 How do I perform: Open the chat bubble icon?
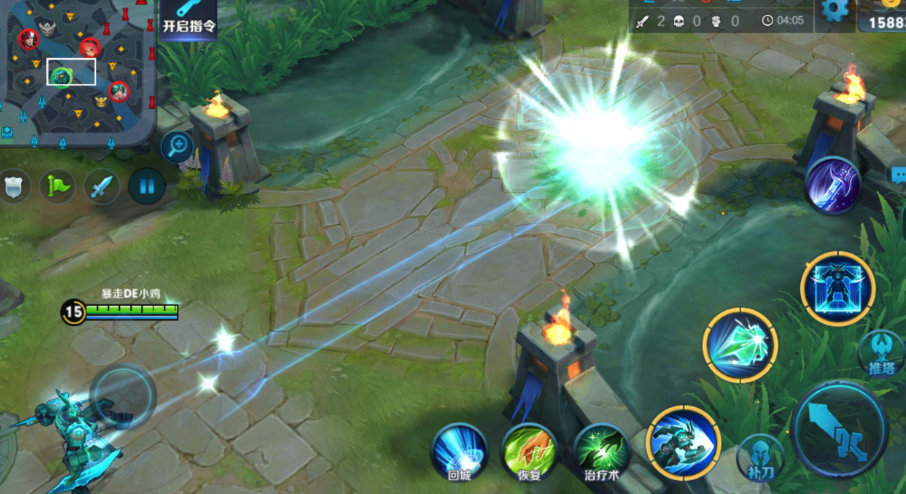898,174
